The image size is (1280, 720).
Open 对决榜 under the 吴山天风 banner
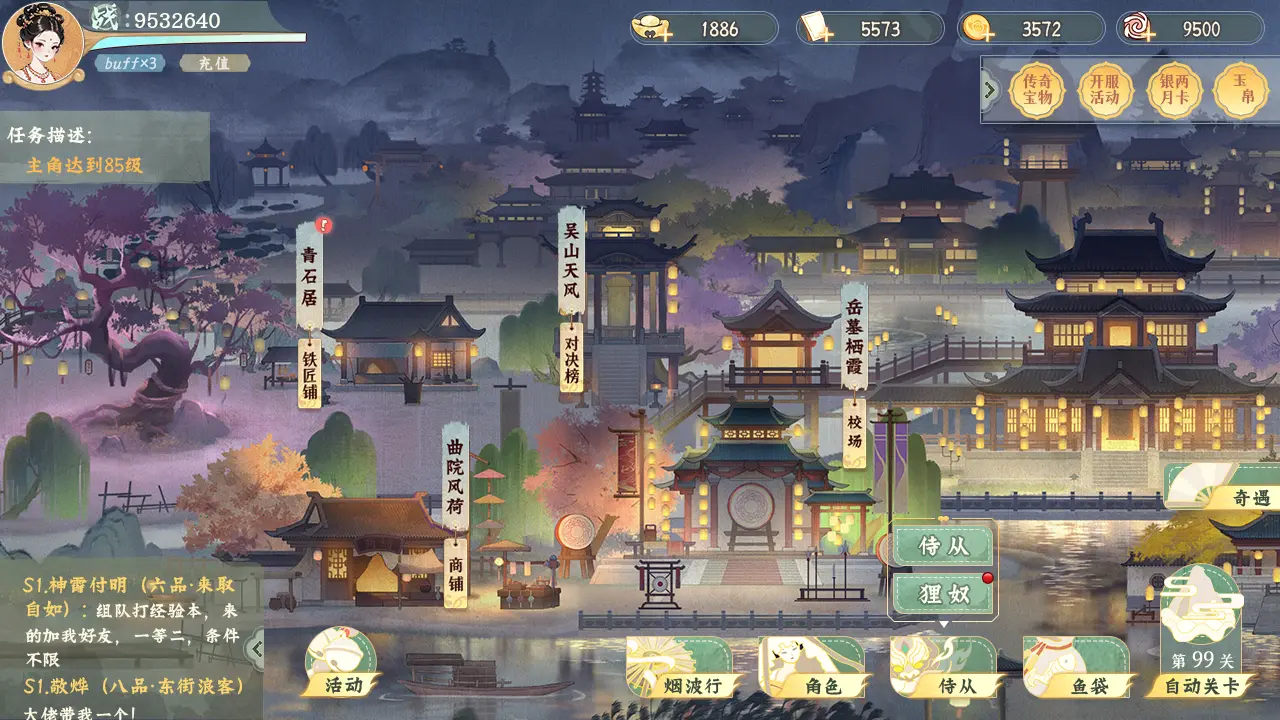point(570,357)
